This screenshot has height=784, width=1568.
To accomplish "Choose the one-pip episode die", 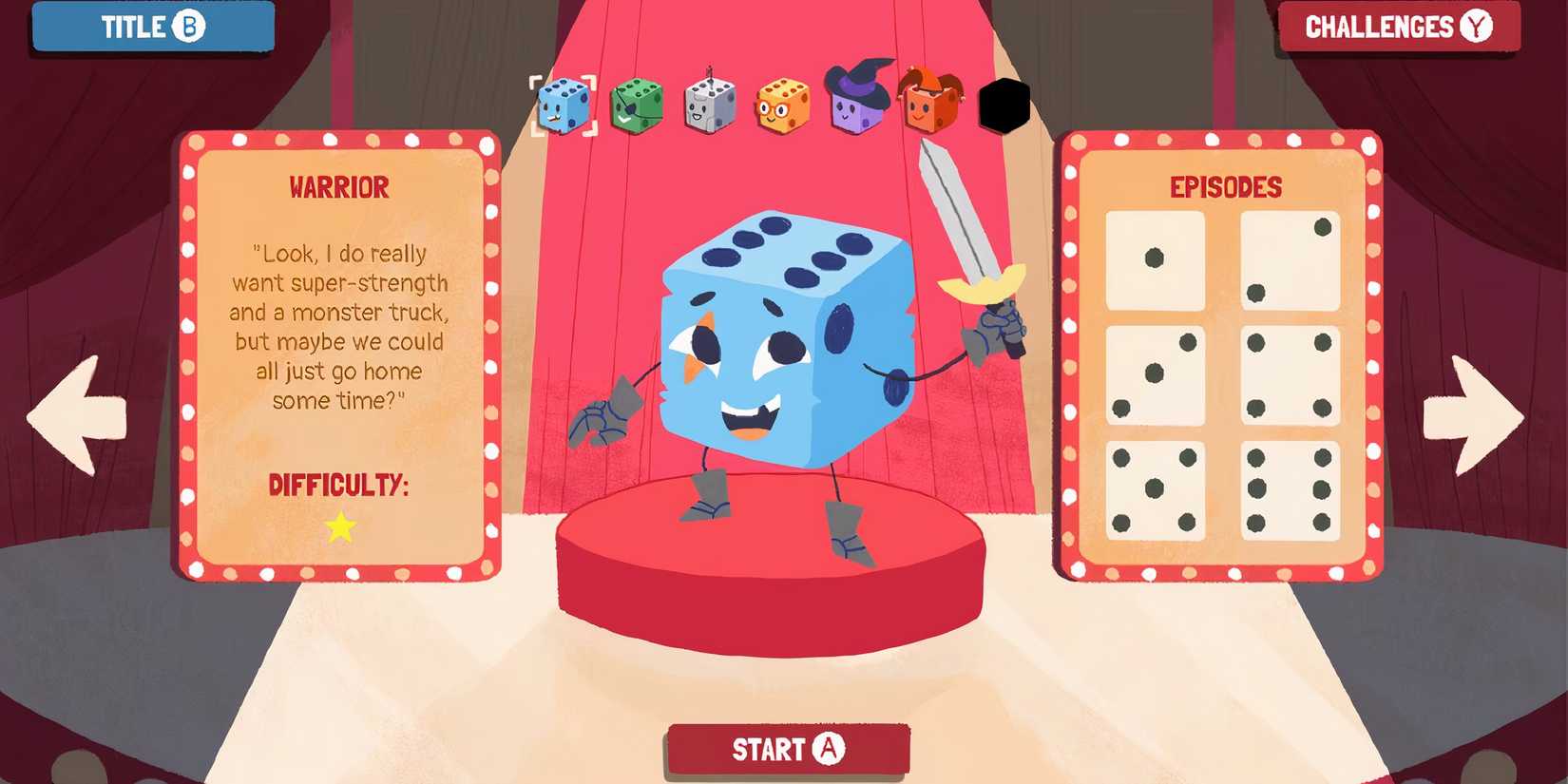I will click(x=1156, y=258).
